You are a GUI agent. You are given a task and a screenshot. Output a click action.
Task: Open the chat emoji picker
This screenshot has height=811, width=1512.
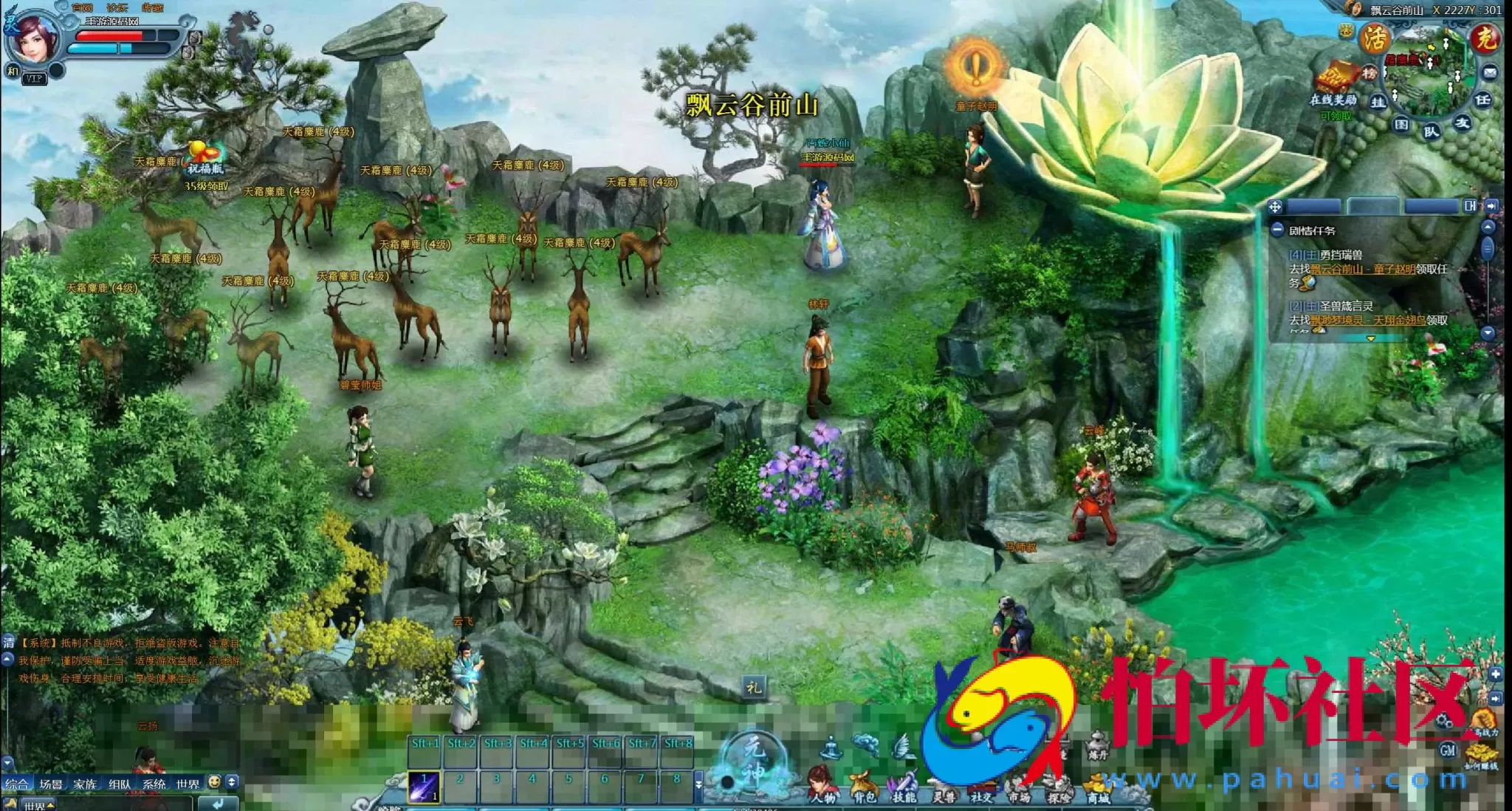click(x=214, y=781)
